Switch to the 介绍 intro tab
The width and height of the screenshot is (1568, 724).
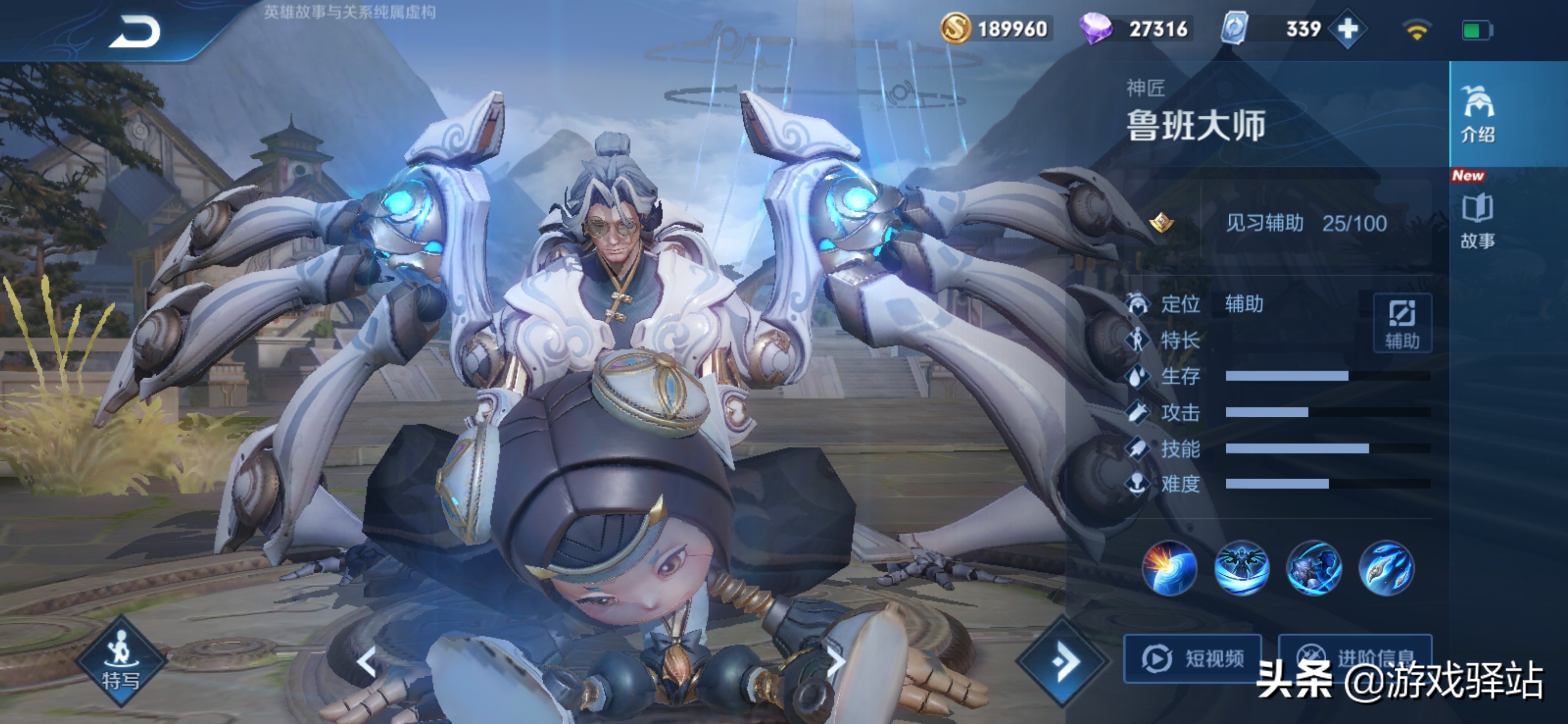1478,114
